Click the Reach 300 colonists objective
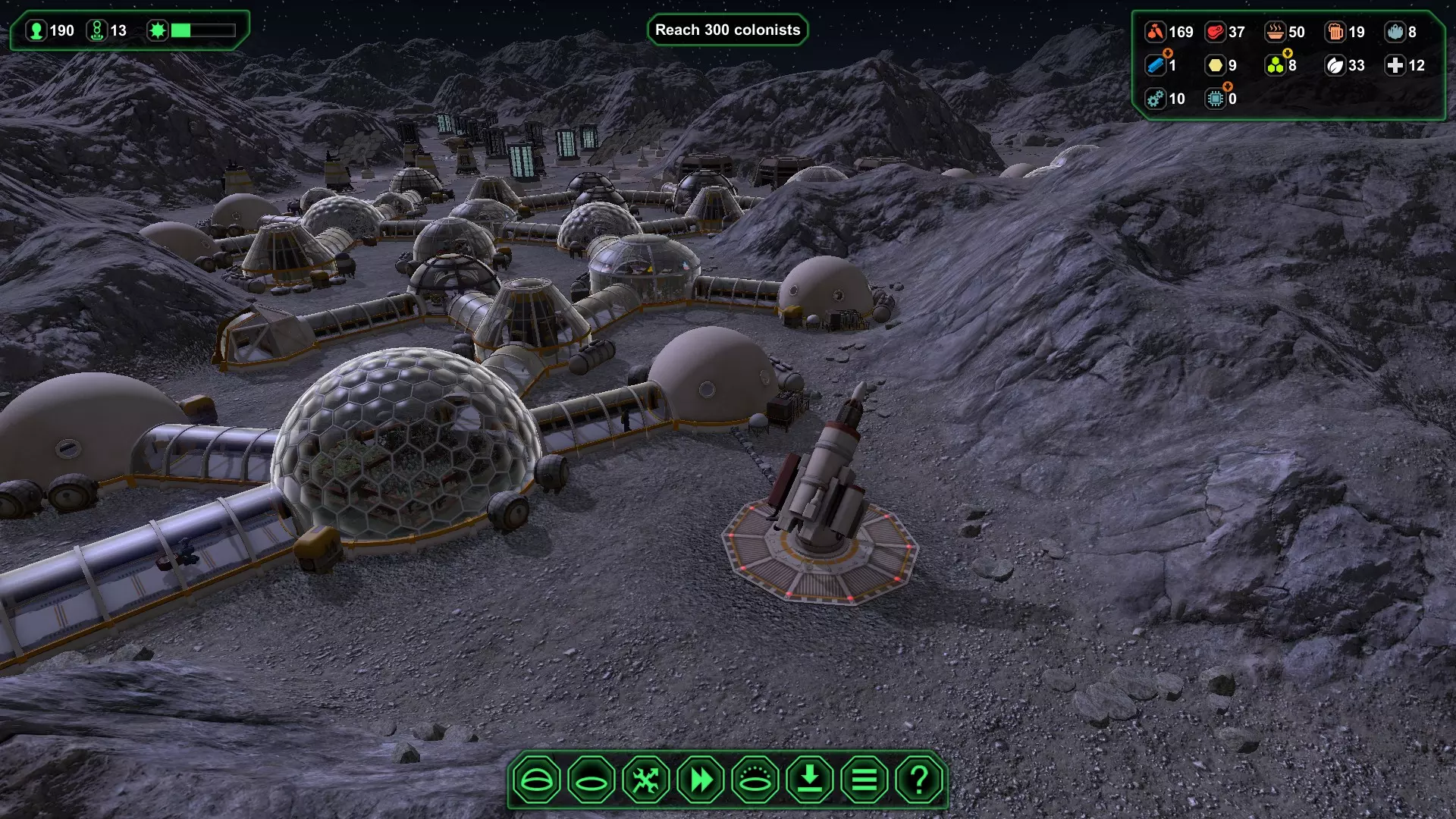Viewport: 1456px width, 819px height. (x=727, y=30)
